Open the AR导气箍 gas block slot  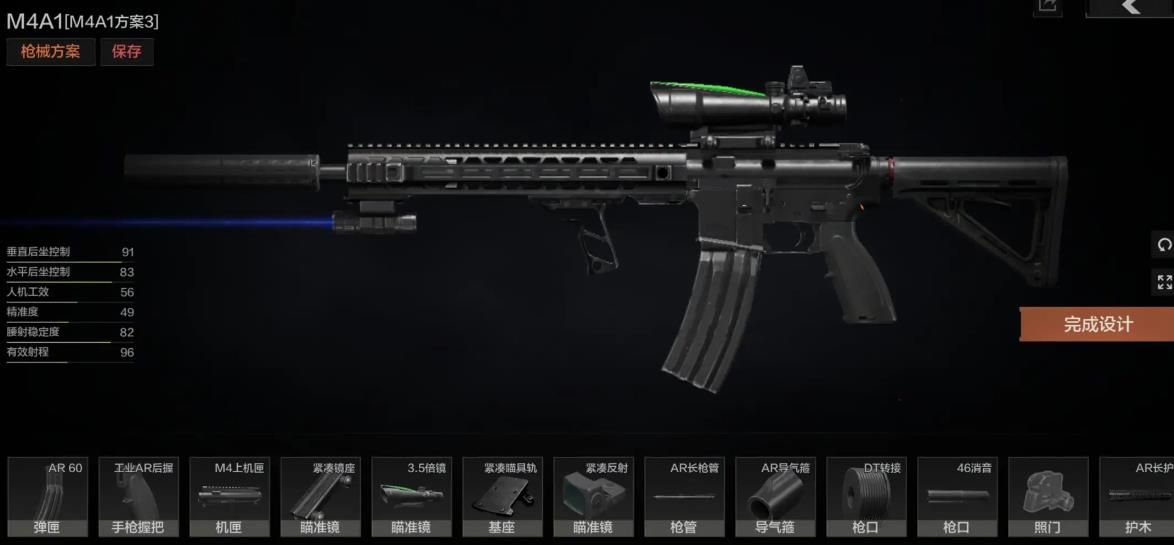[x=775, y=497]
